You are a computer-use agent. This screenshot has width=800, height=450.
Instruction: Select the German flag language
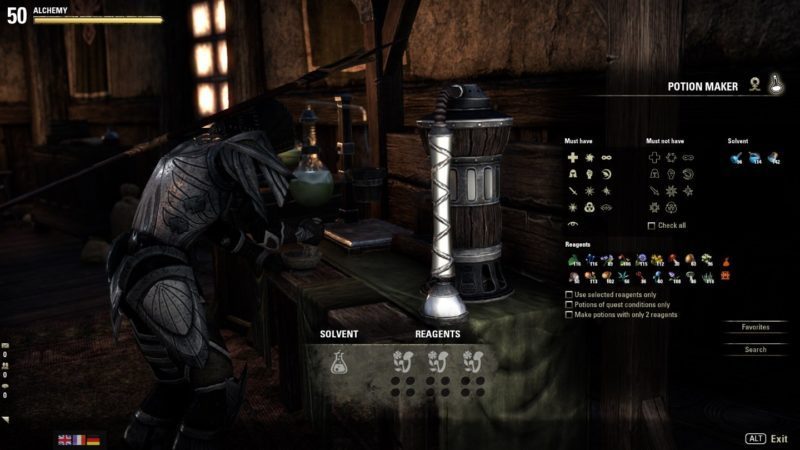pos(93,439)
